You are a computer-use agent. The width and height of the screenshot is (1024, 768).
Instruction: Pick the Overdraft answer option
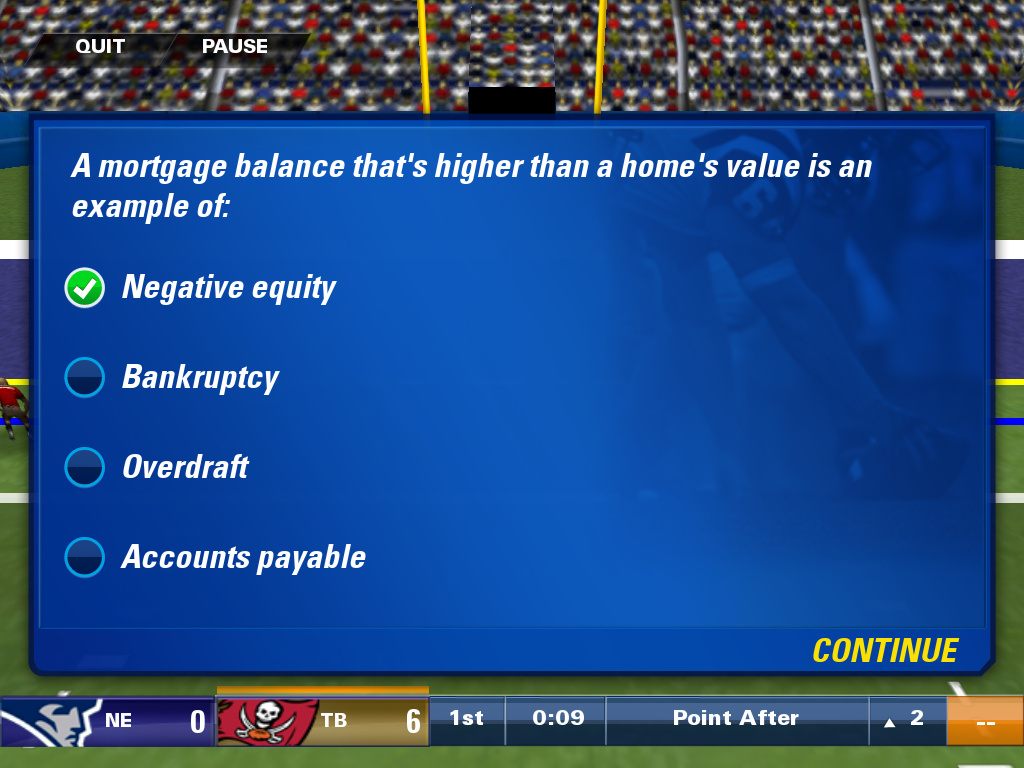tap(85, 468)
